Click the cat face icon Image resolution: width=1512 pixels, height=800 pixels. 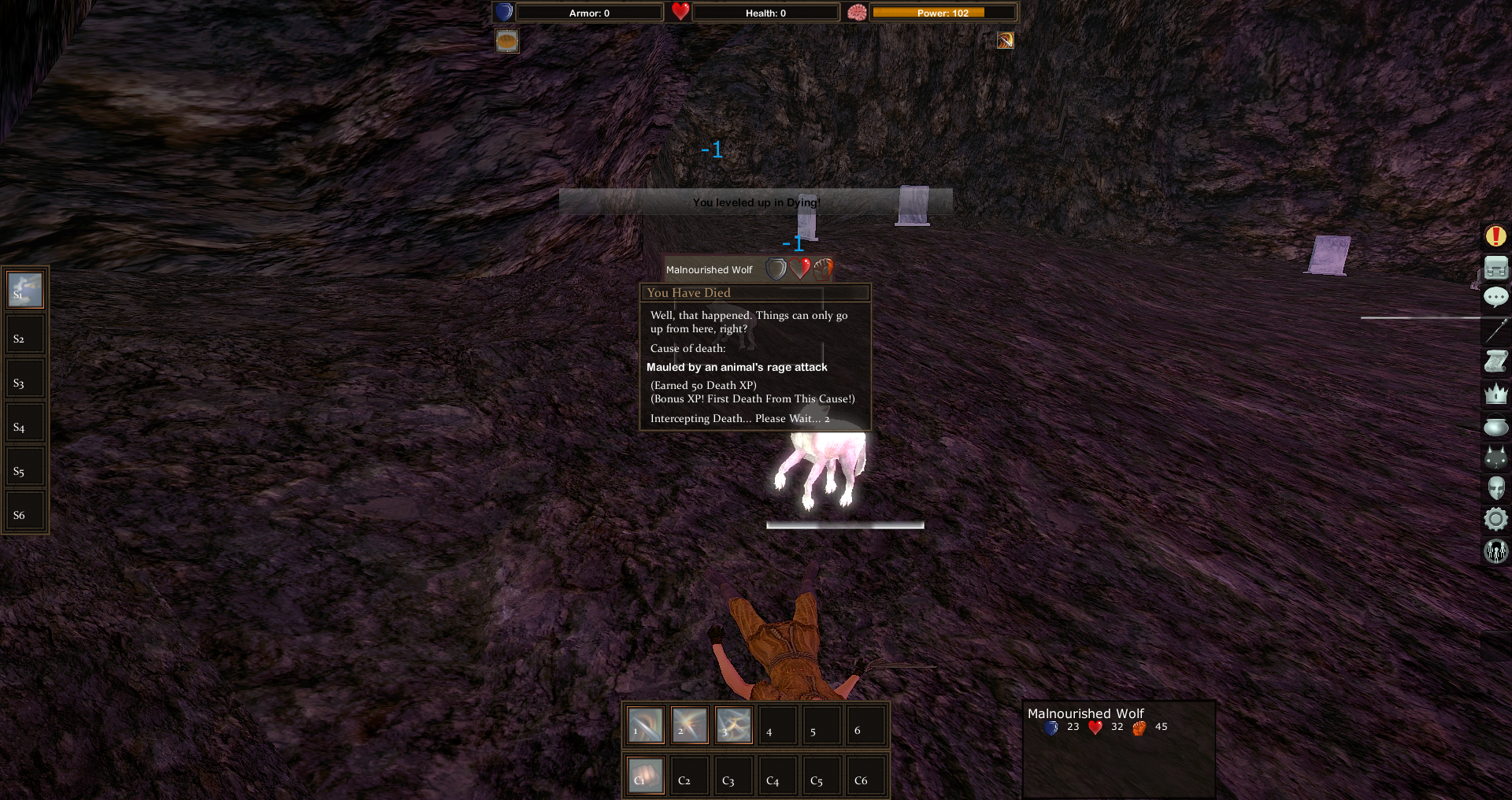pyautogui.click(x=1495, y=457)
